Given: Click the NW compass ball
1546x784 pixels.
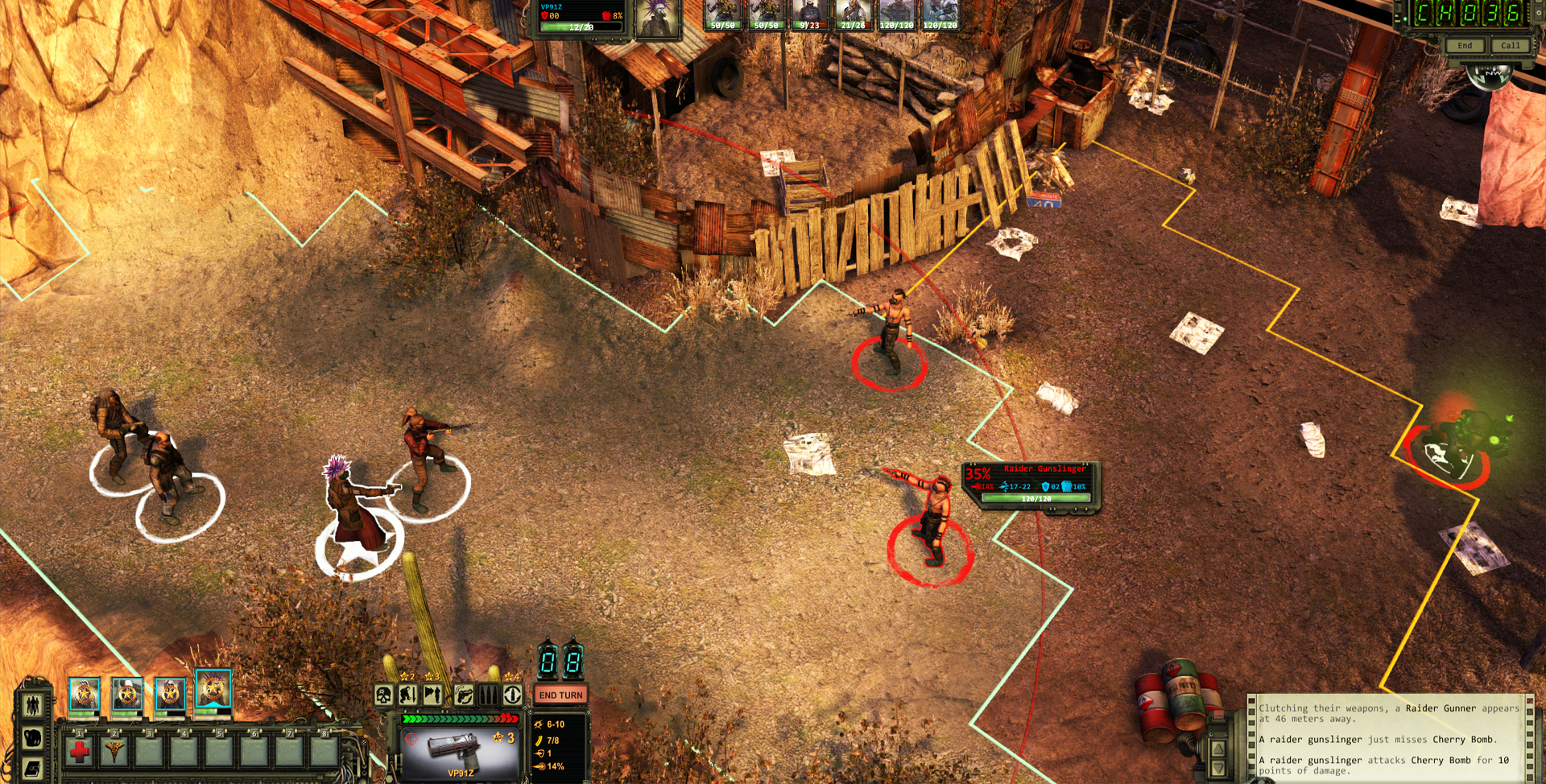Looking at the screenshot, I should pos(1491,76).
